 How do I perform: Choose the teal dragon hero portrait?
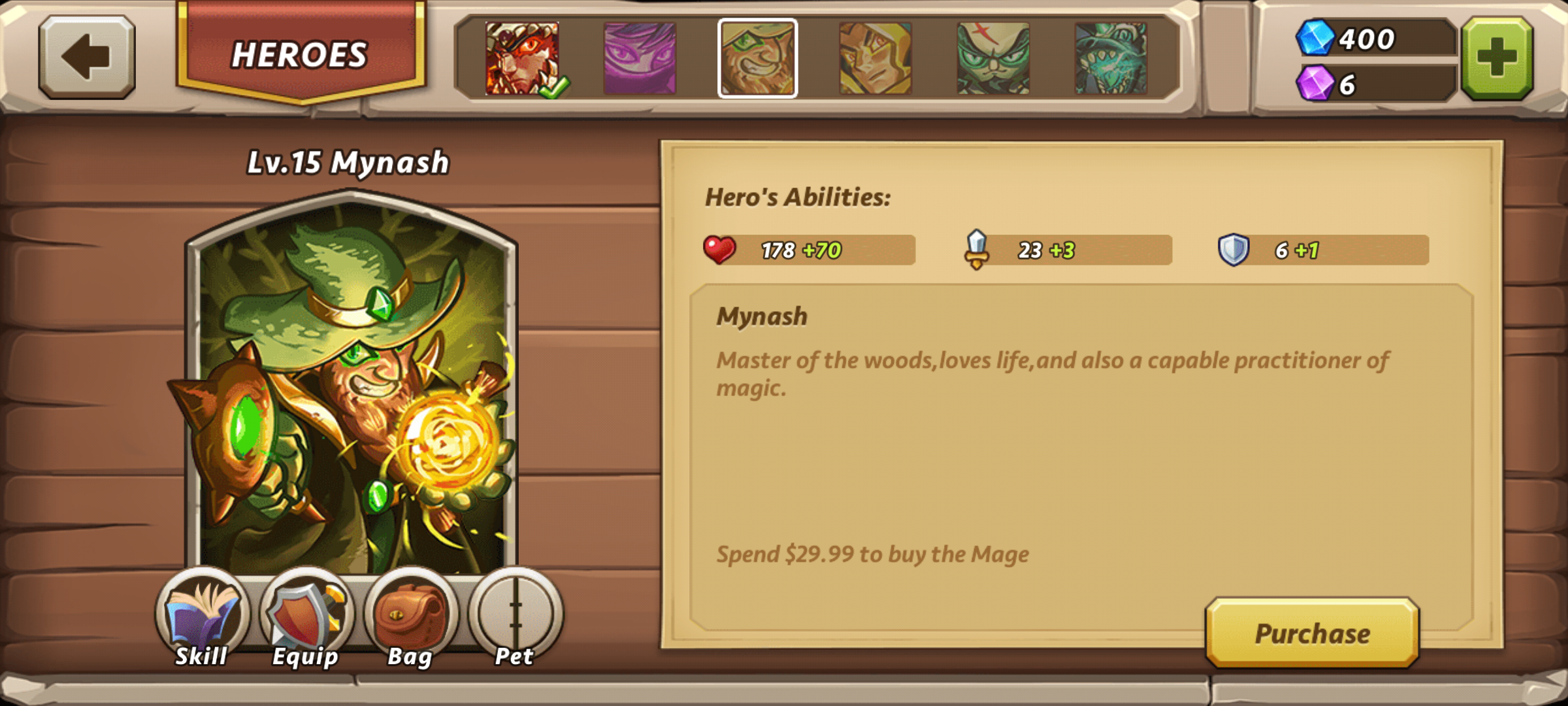(1111, 59)
